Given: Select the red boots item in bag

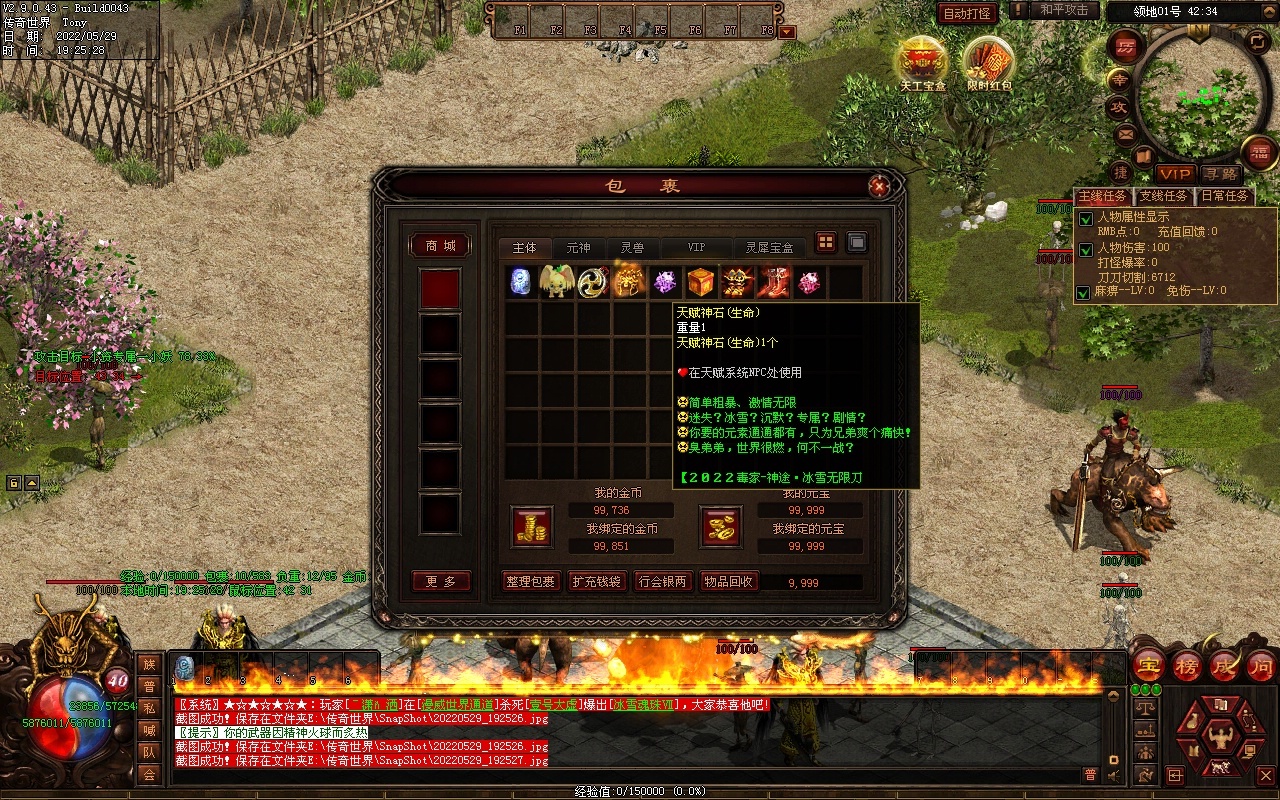Looking at the screenshot, I should pos(773,282).
